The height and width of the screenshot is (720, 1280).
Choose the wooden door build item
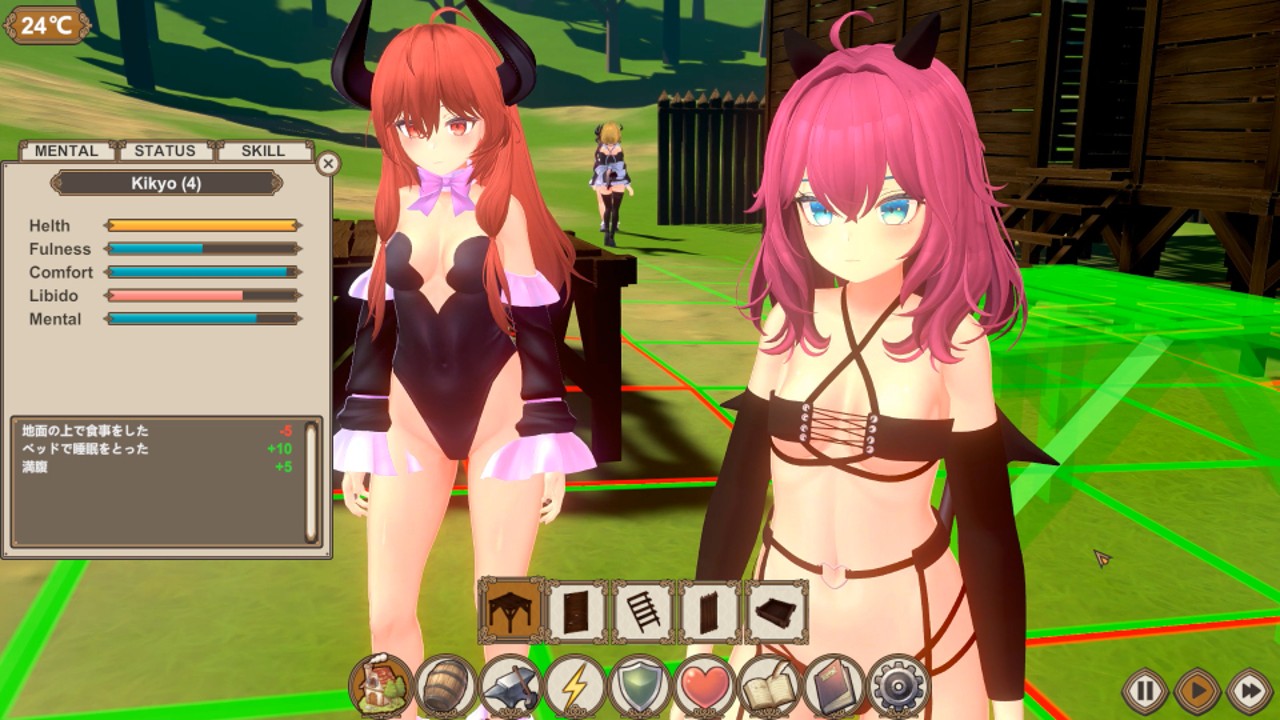[x=577, y=611]
